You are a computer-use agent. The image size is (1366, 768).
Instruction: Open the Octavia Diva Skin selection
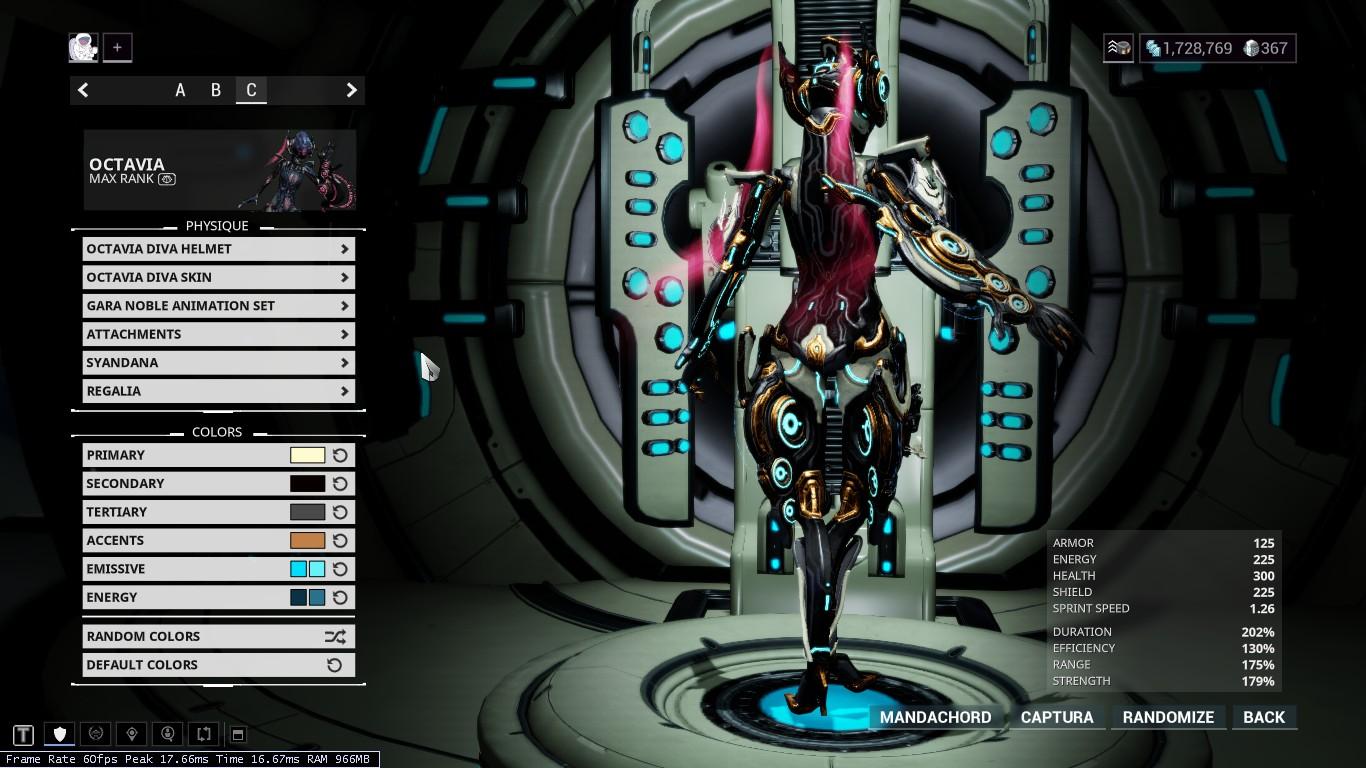[x=218, y=277]
